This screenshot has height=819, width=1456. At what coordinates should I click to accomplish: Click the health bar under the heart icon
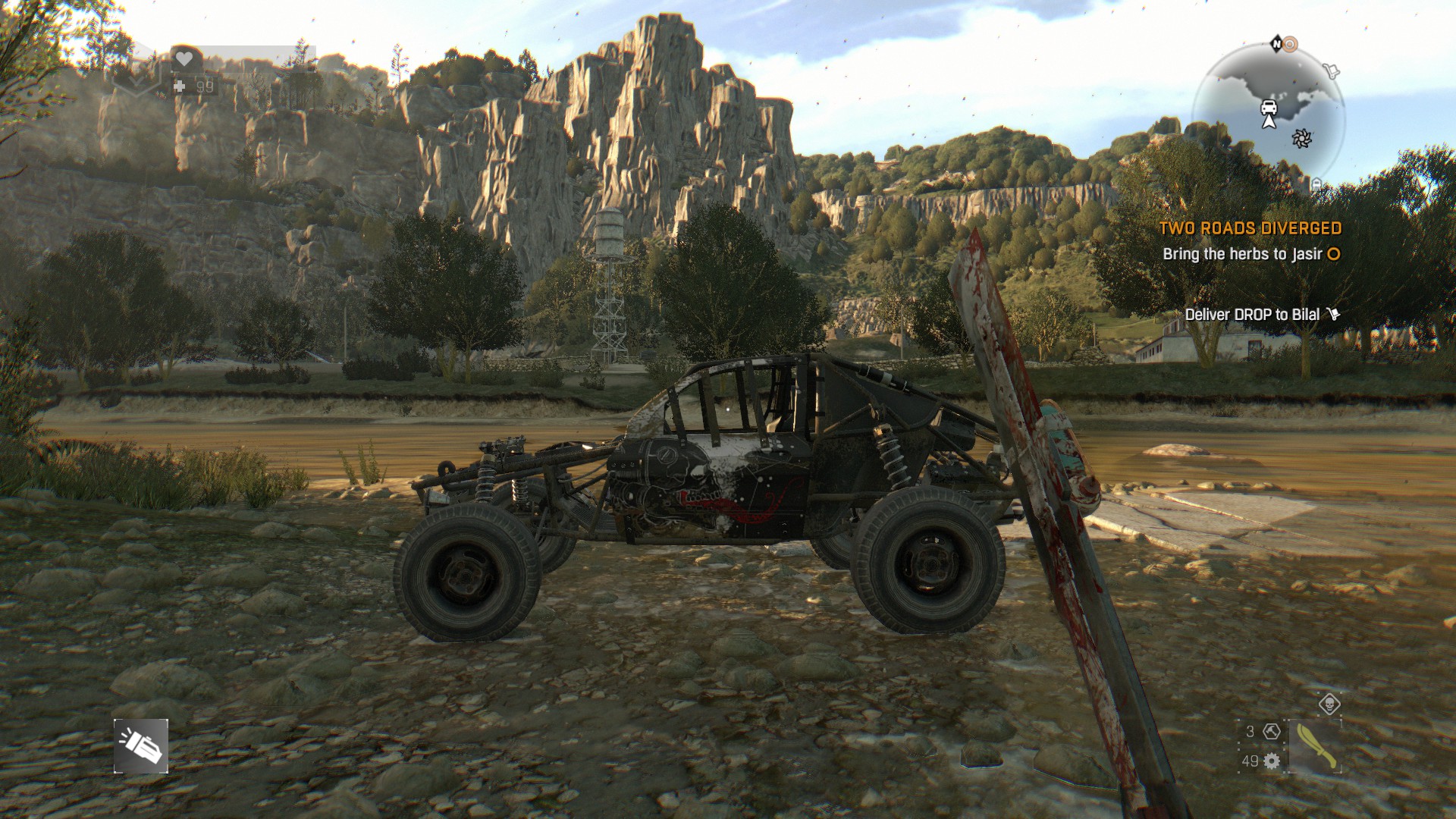[x=243, y=72]
